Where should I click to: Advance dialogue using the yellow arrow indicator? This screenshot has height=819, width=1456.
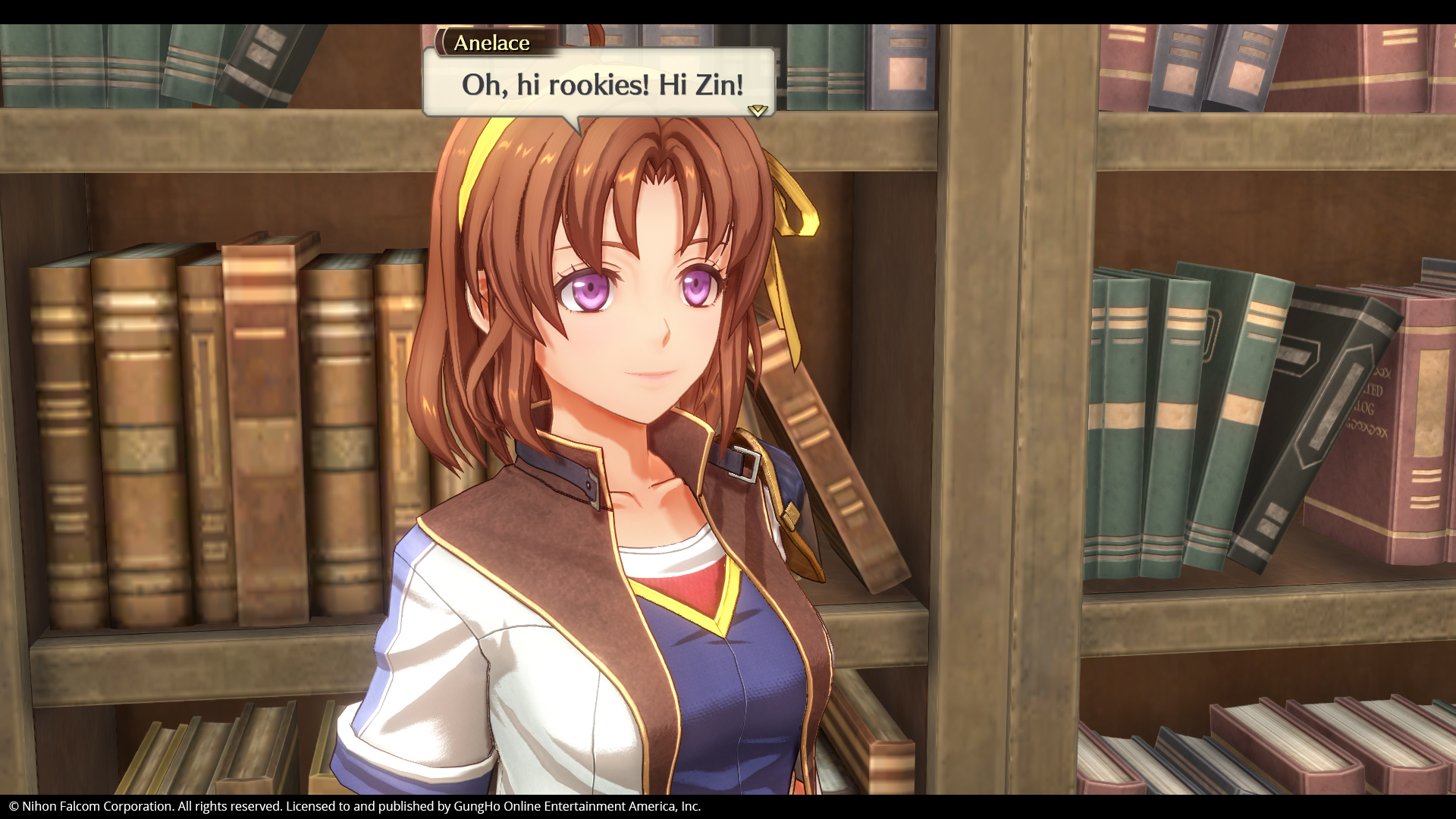click(757, 111)
